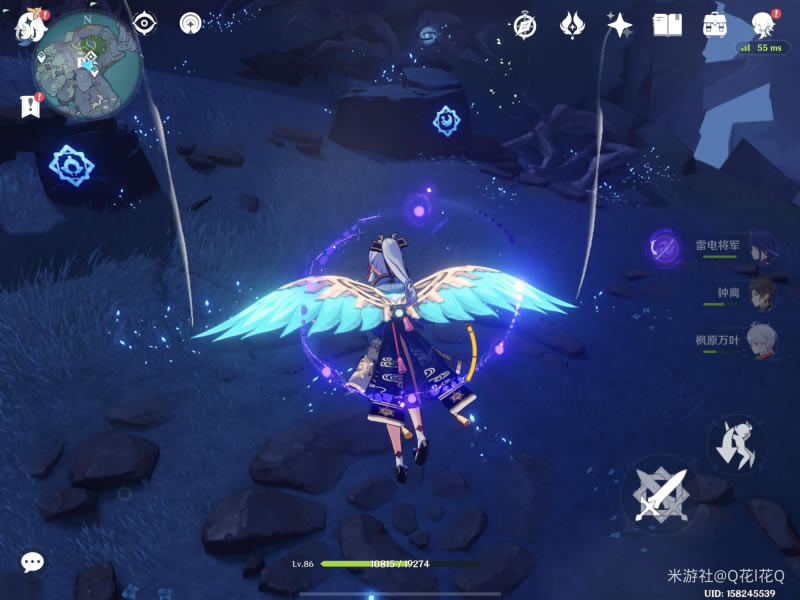Image resolution: width=800 pixels, height=600 pixels.
Task: Tap the sword attack button
Action: click(660, 494)
